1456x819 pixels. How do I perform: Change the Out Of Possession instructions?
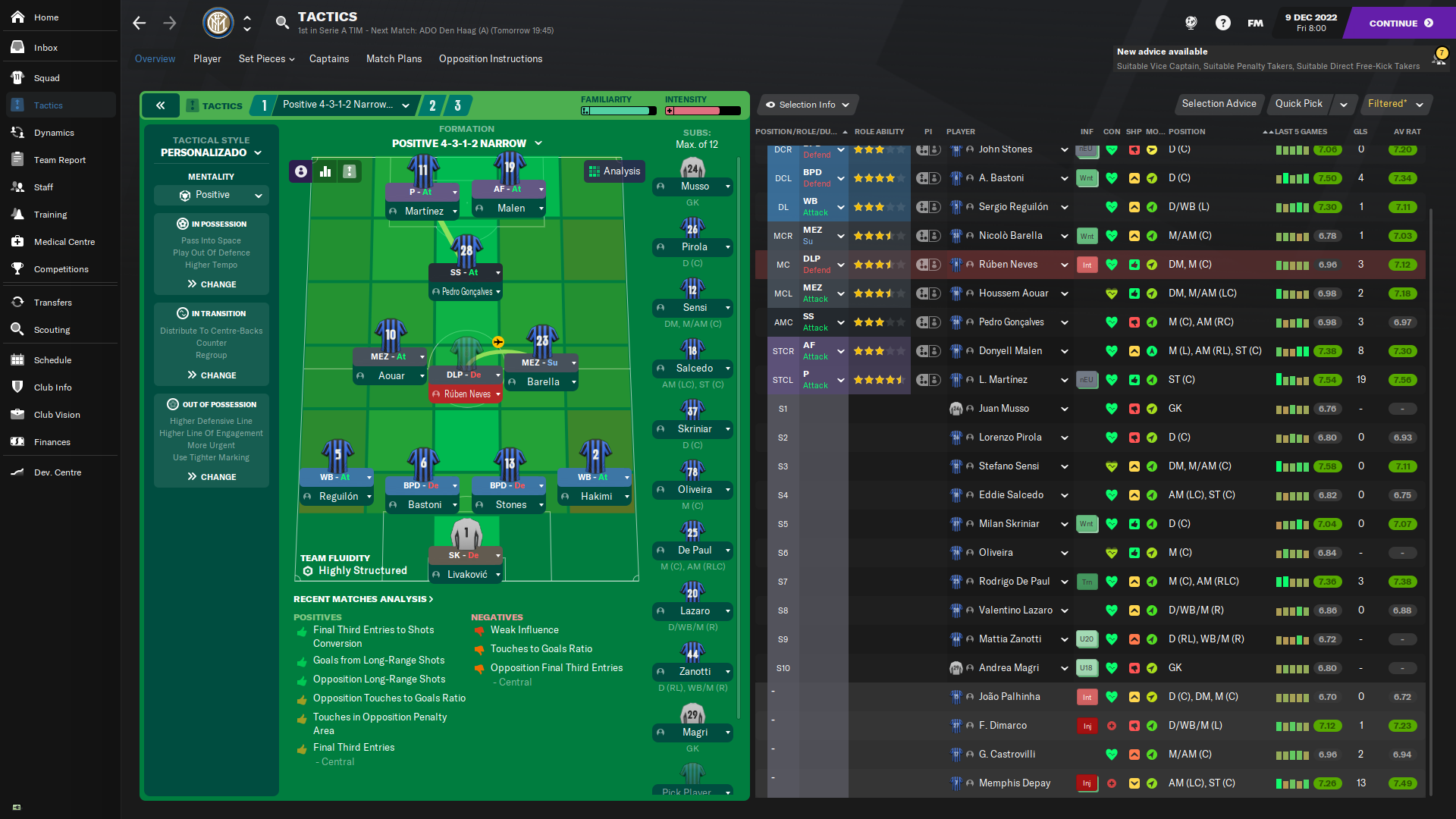pos(212,477)
